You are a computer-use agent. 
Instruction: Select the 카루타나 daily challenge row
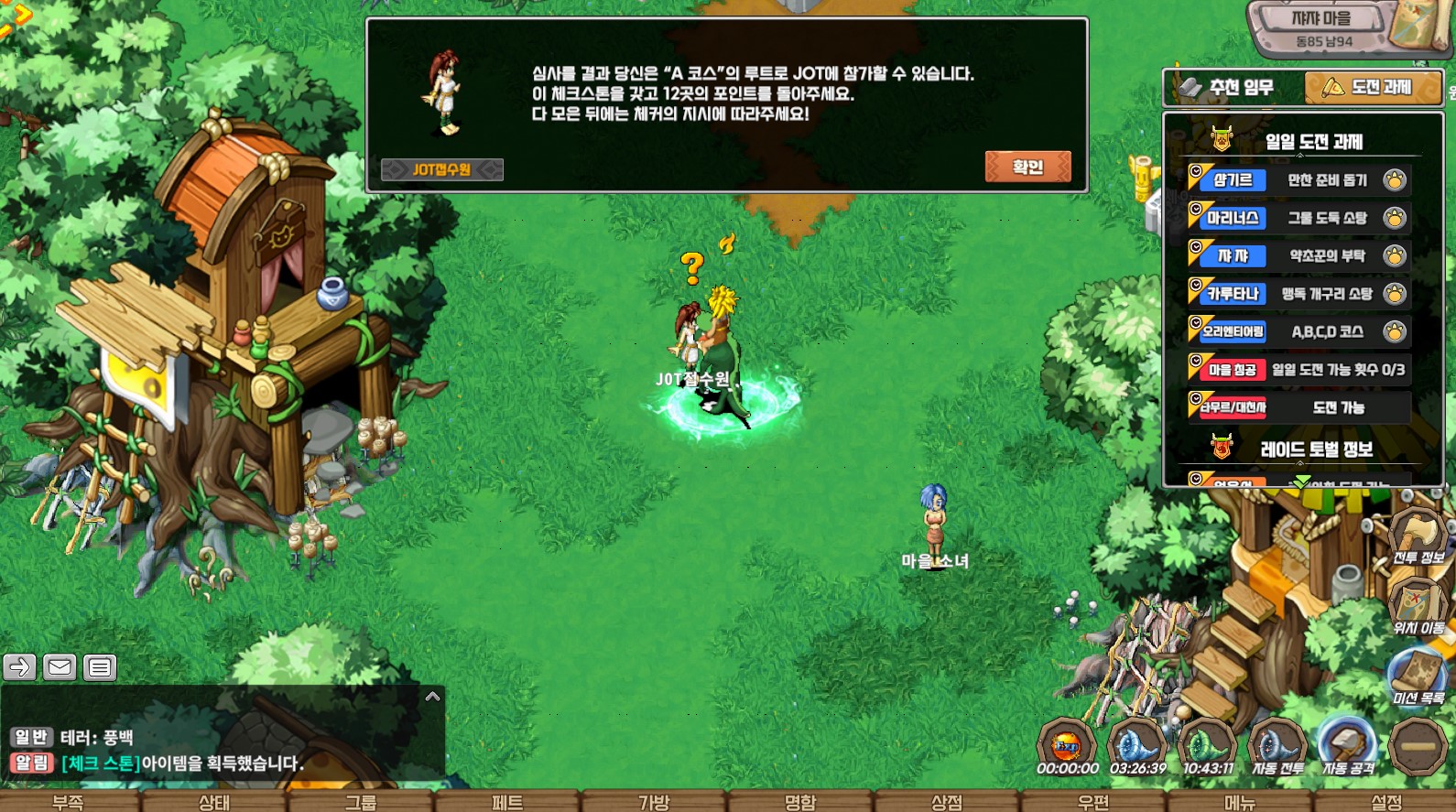[1298, 294]
